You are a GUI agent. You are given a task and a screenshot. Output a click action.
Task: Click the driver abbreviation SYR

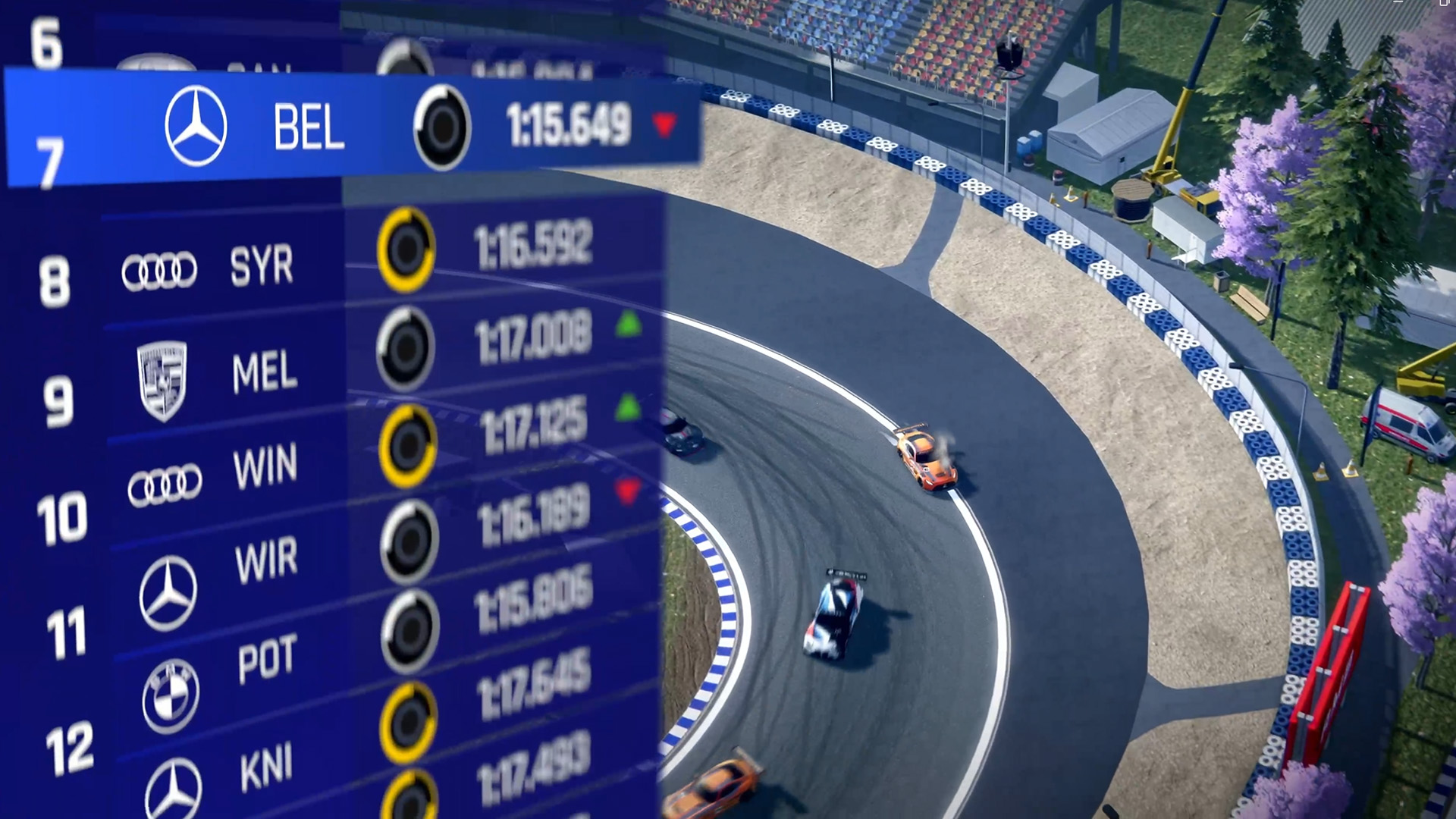point(262,267)
